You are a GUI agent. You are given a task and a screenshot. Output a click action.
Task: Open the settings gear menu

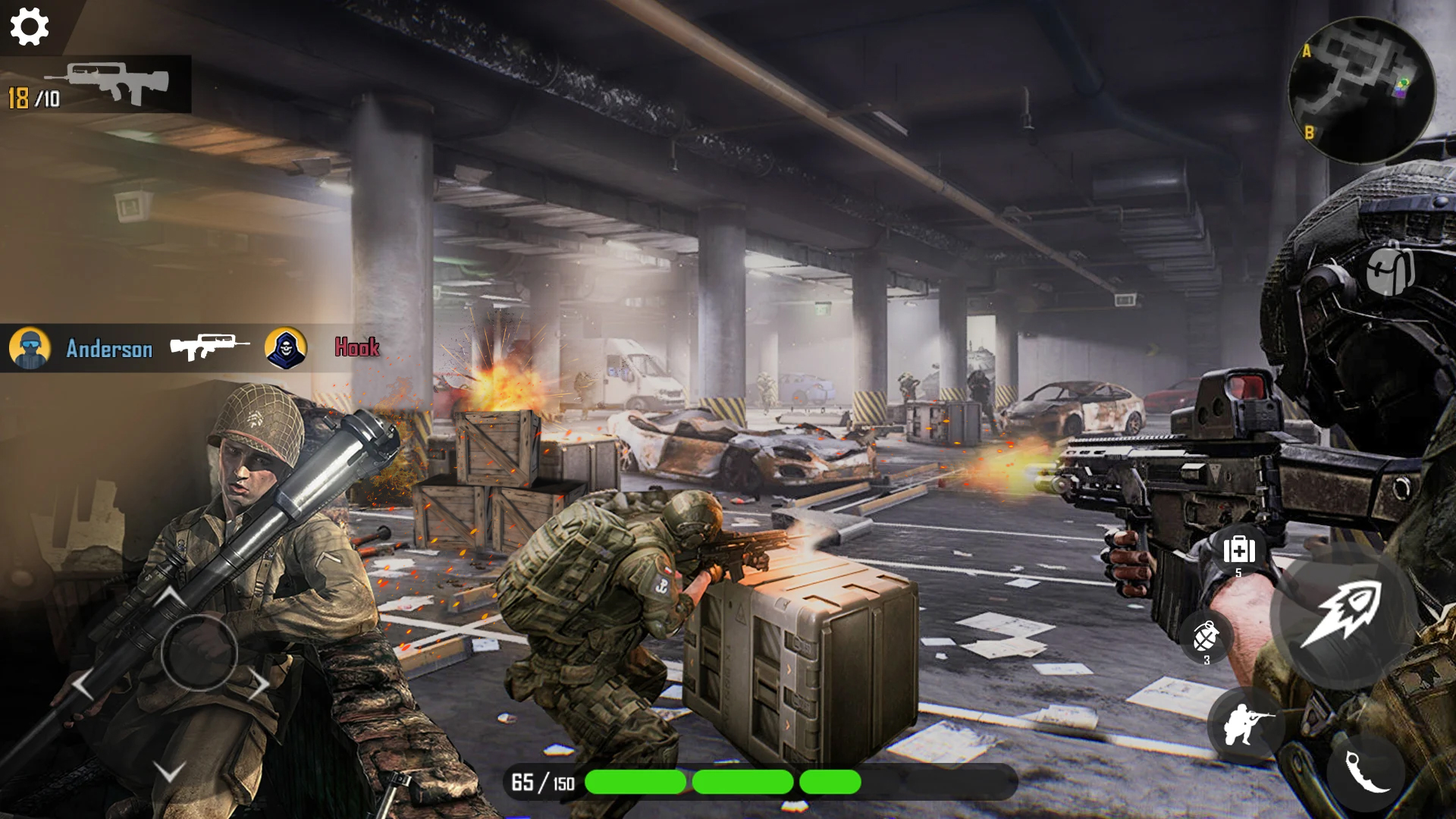click(30, 27)
